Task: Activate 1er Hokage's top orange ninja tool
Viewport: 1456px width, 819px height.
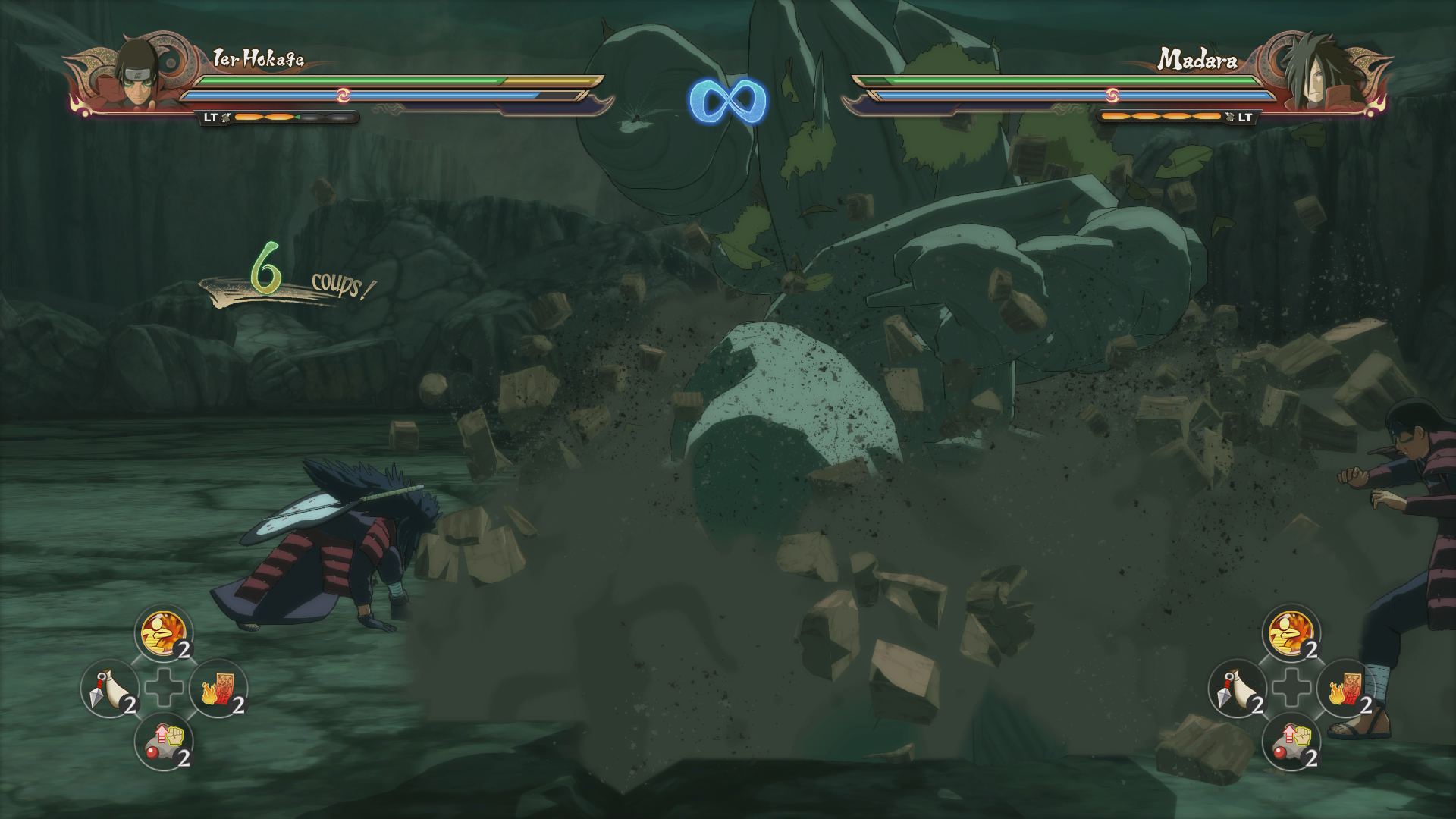Action: coord(164,634)
